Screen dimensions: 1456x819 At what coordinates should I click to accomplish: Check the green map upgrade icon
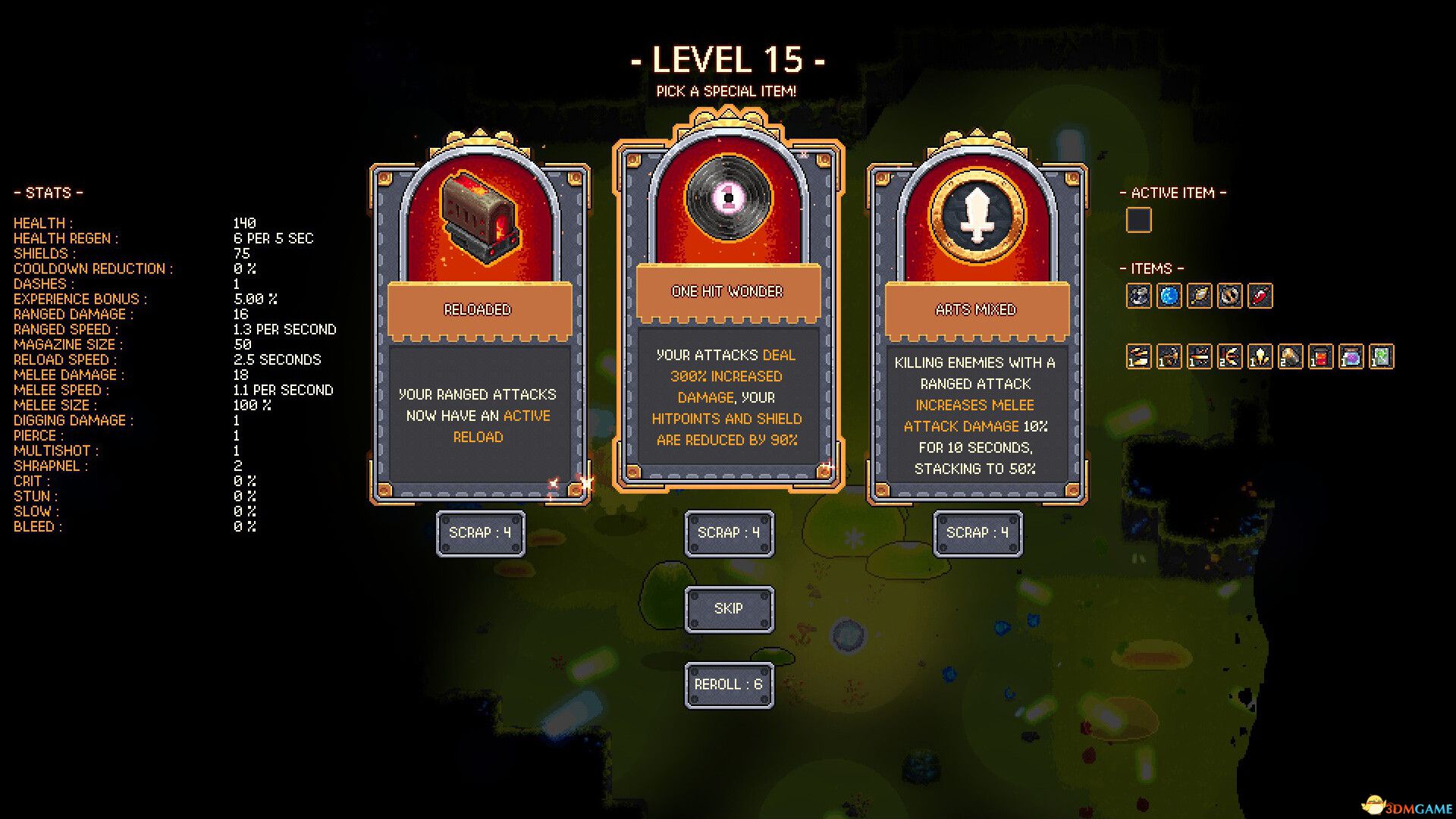(x=1381, y=356)
